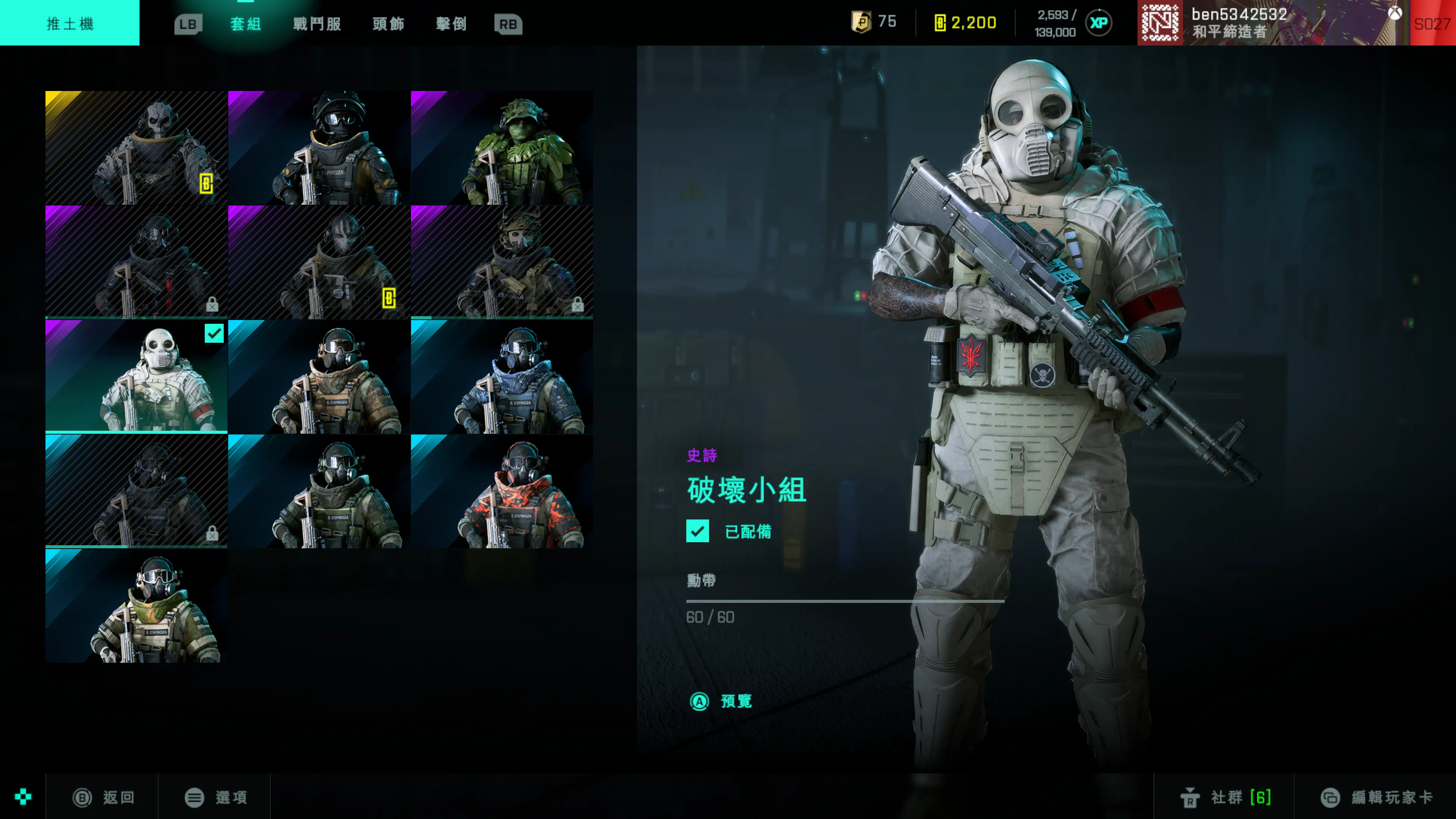Choose the green hood goggles outfit
Screen dimensions: 1456x819
click(x=136, y=606)
